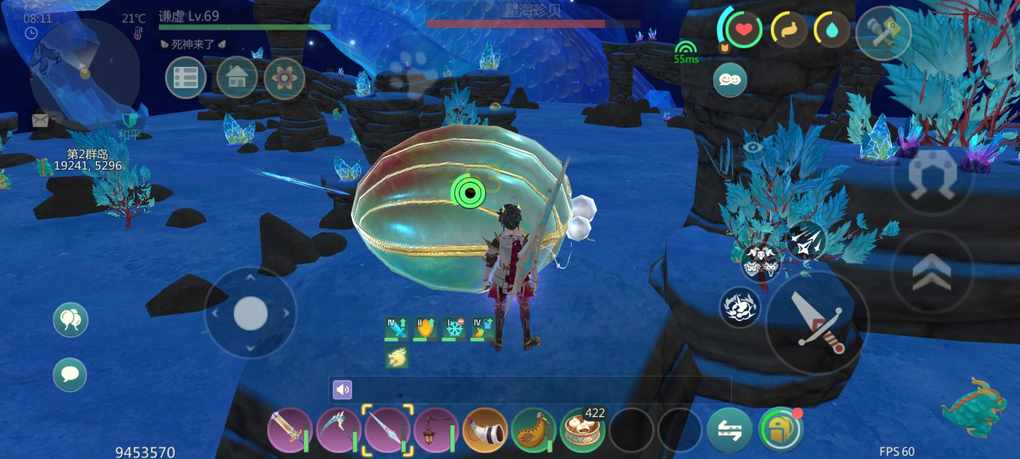
Task: Open the home house icon
Action: [237, 78]
